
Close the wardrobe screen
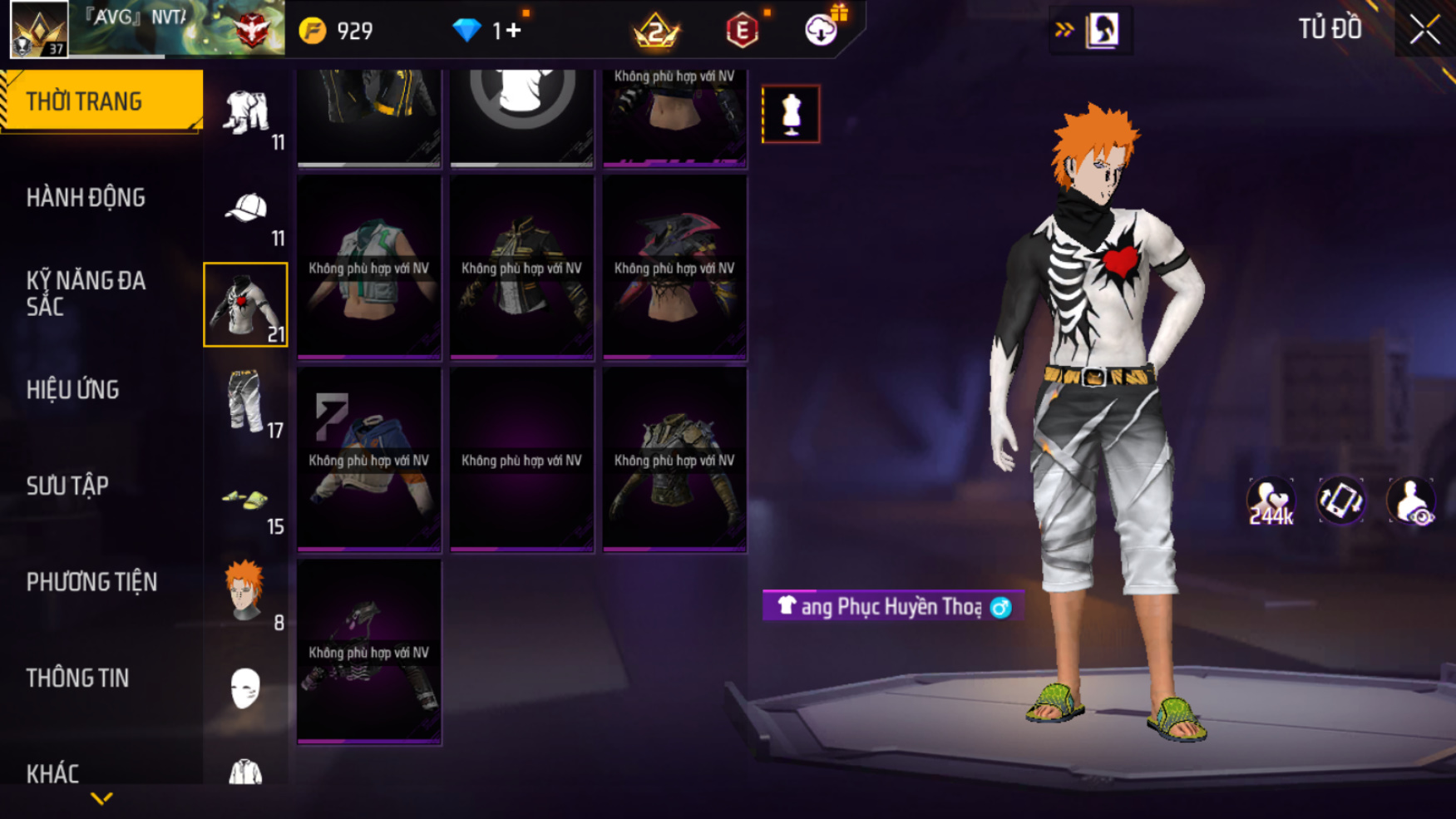point(1424,30)
